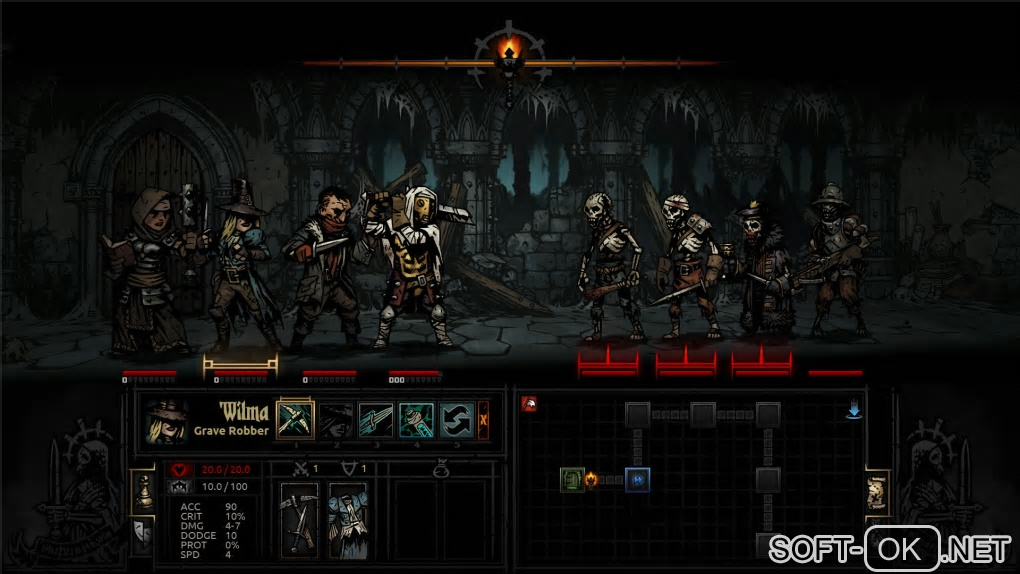Click the orange pass turn button

(x=484, y=419)
